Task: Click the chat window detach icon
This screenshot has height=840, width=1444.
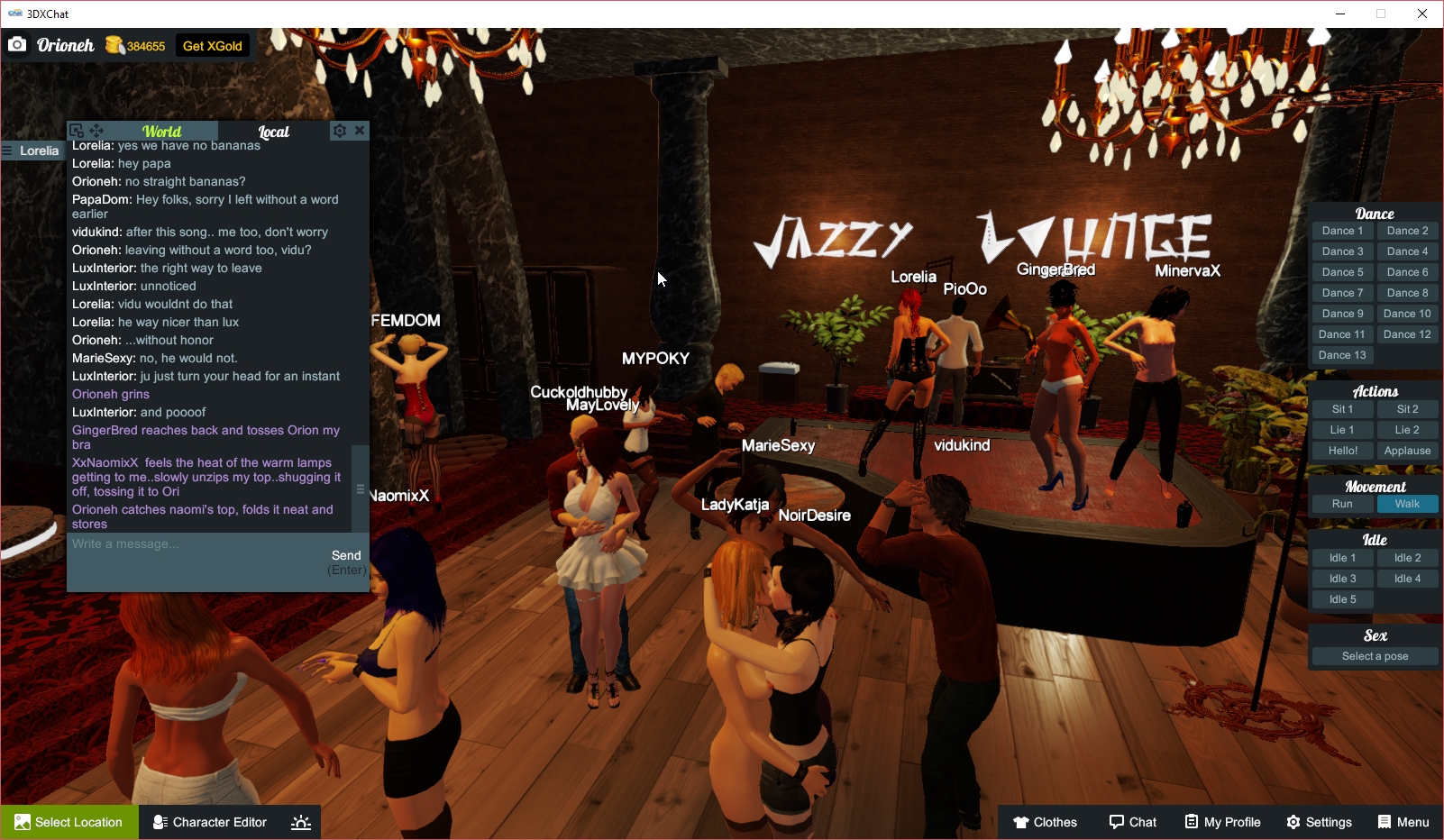Action: point(76,130)
